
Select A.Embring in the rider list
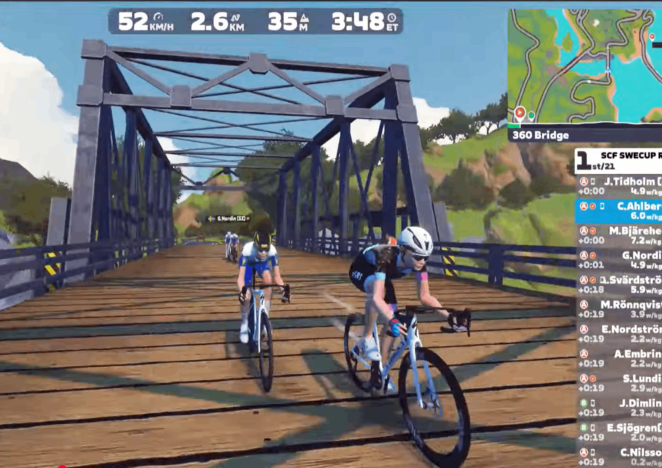click(x=618, y=358)
